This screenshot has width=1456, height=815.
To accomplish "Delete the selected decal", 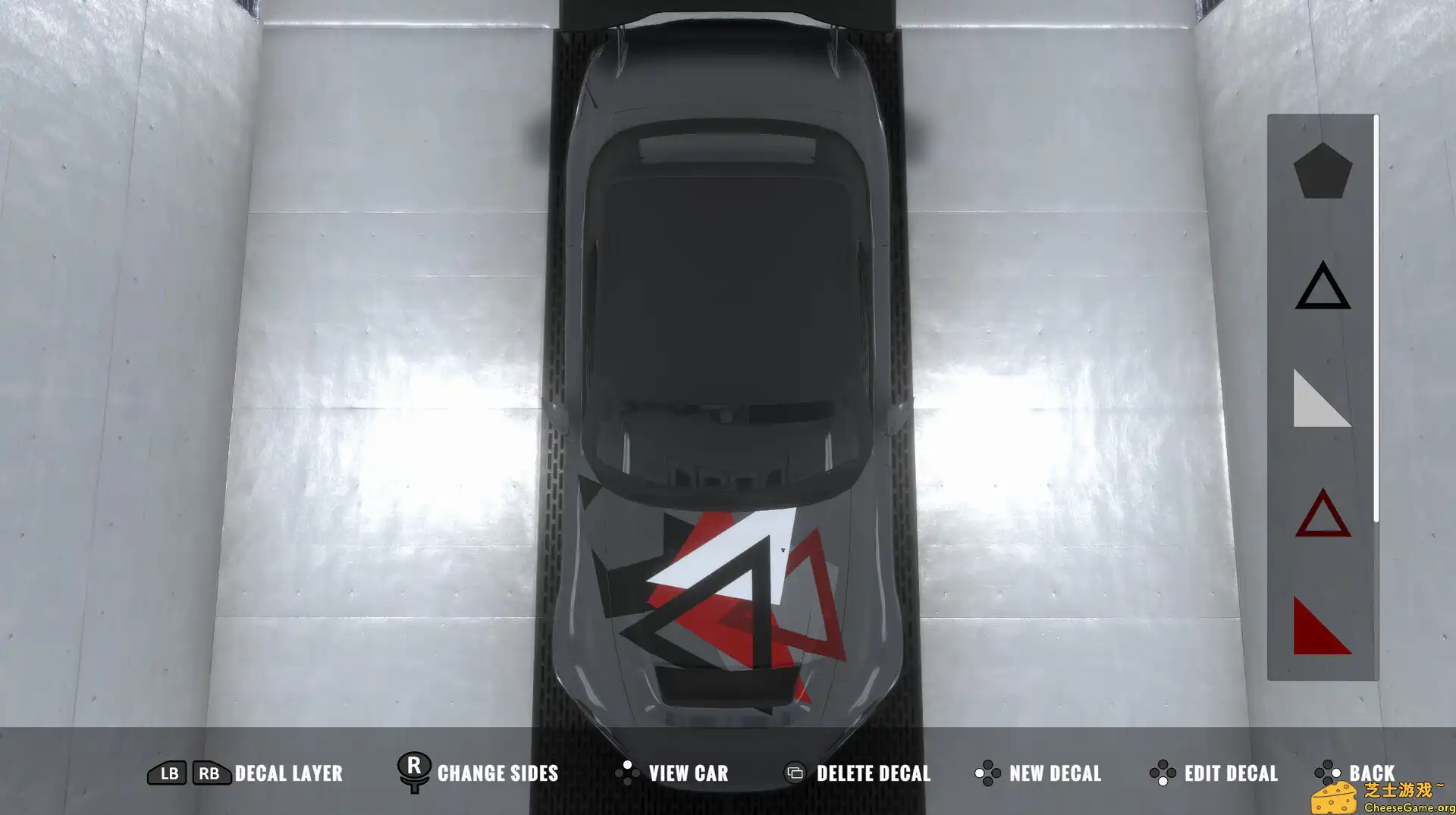I will [x=874, y=773].
